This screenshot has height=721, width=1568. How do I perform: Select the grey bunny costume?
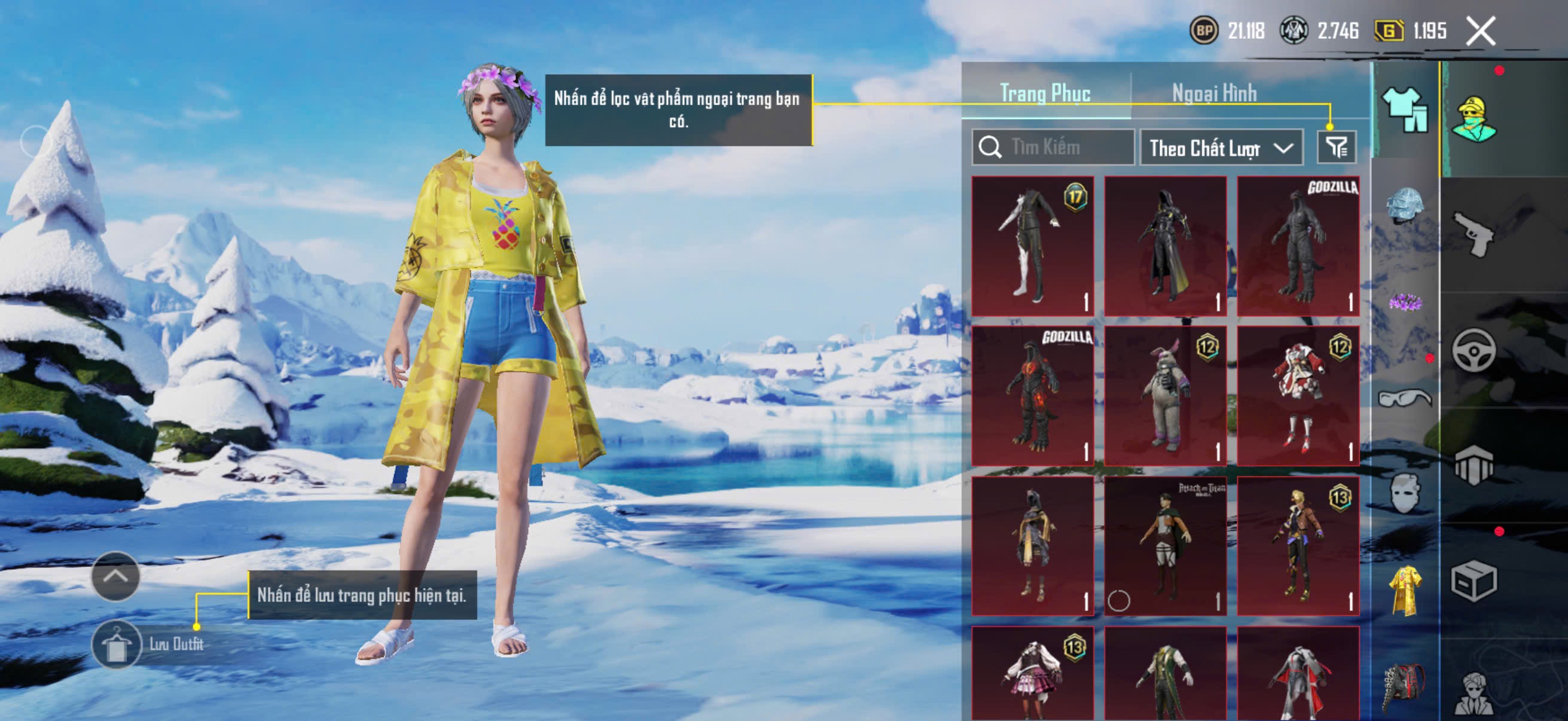1165,396
